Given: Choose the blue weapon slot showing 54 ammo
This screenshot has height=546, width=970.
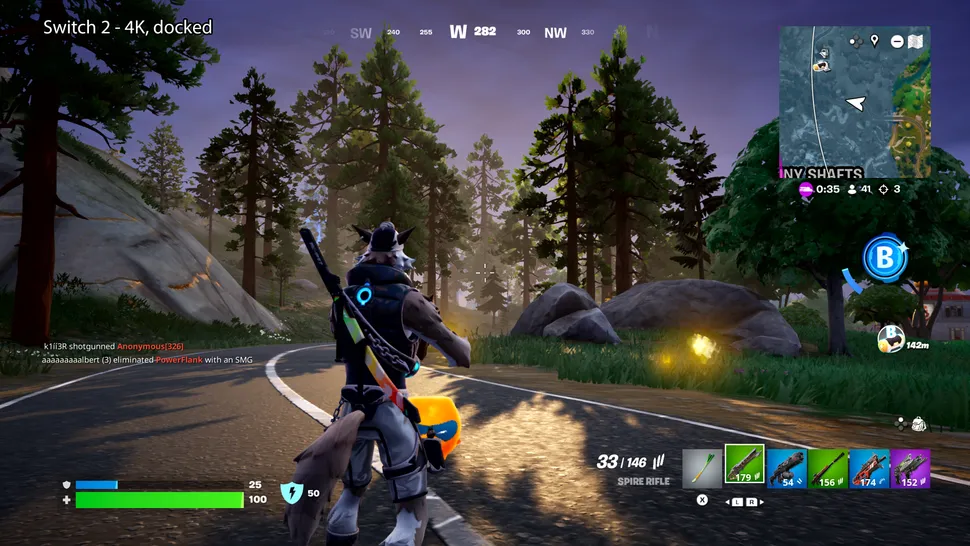Looking at the screenshot, I should pos(786,468).
